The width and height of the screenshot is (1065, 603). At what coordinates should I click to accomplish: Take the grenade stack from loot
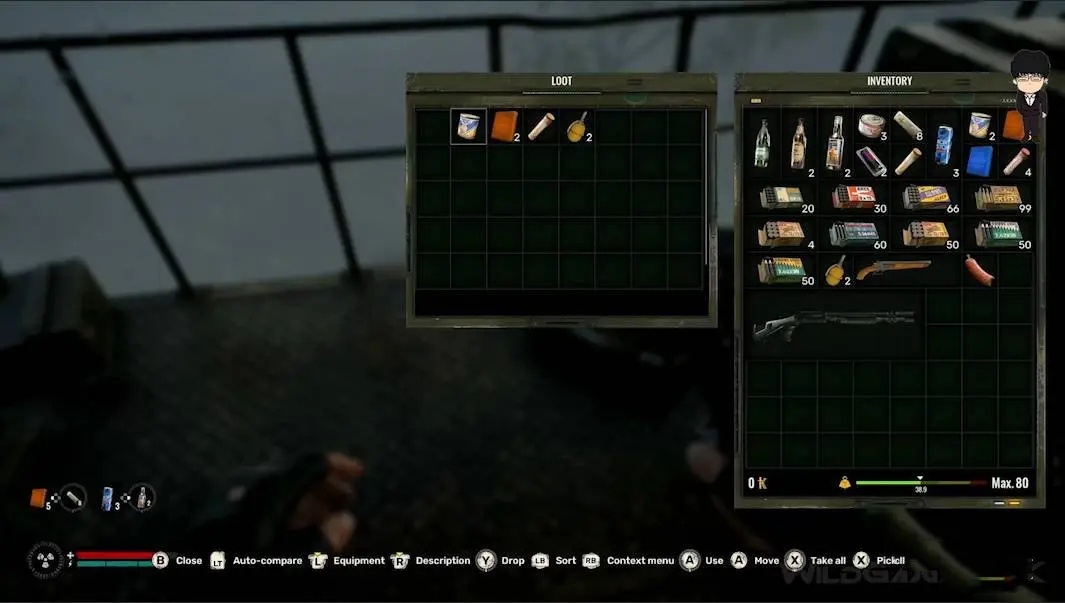577,127
